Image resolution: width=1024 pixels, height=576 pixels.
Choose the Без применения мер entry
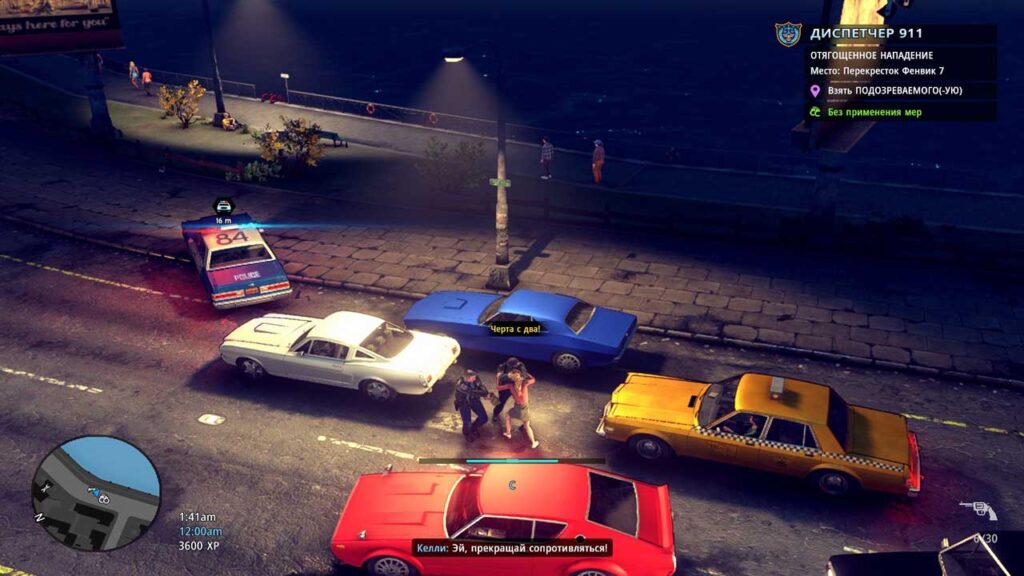(875, 112)
